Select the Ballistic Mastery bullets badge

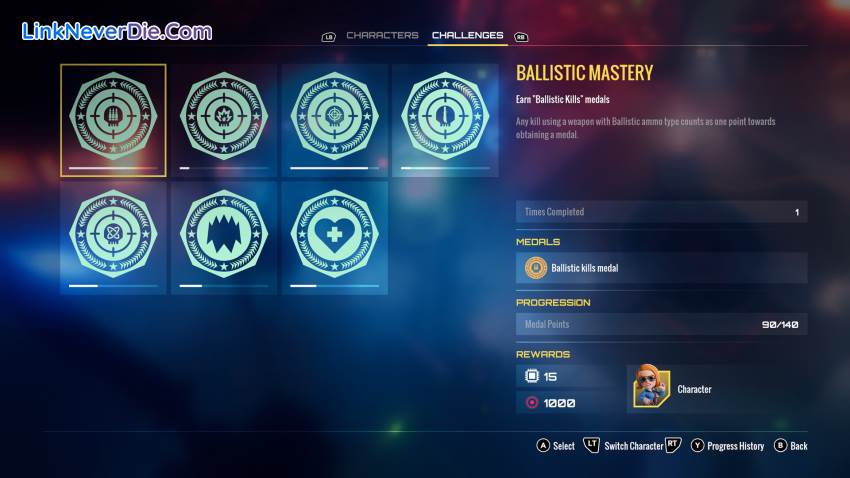113,119
